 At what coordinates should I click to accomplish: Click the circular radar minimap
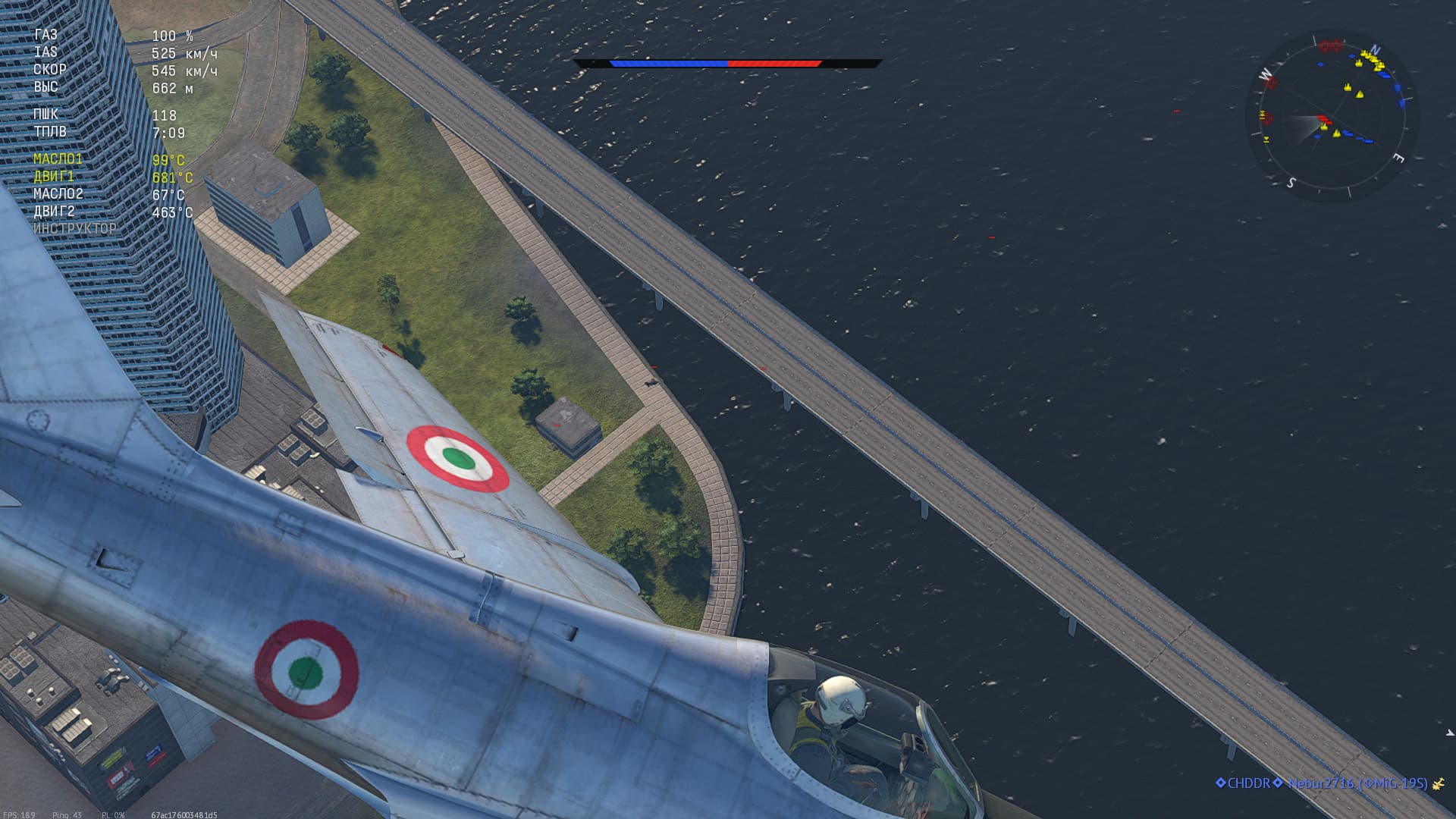click(x=1332, y=116)
